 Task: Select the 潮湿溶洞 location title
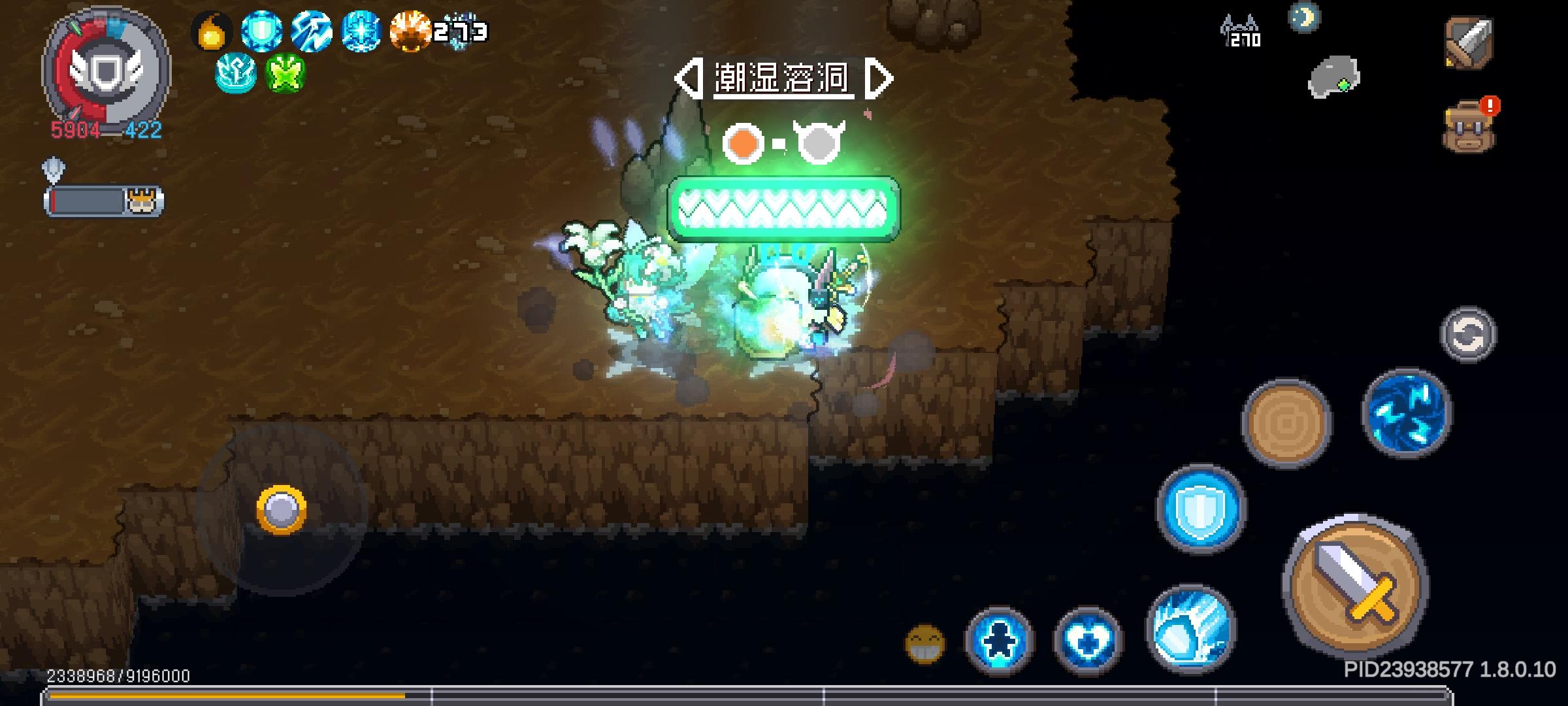(x=781, y=78)
